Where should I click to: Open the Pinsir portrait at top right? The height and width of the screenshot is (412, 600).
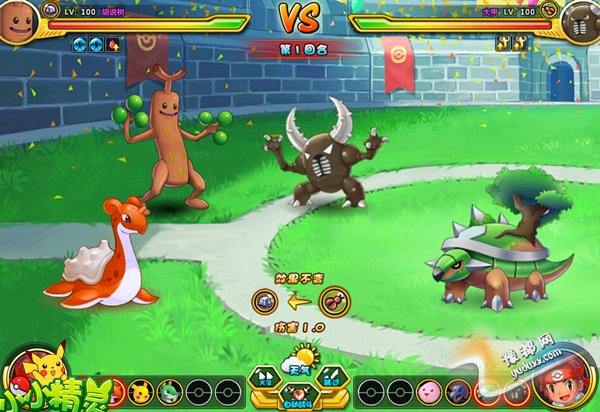click(x=581, y=20)
